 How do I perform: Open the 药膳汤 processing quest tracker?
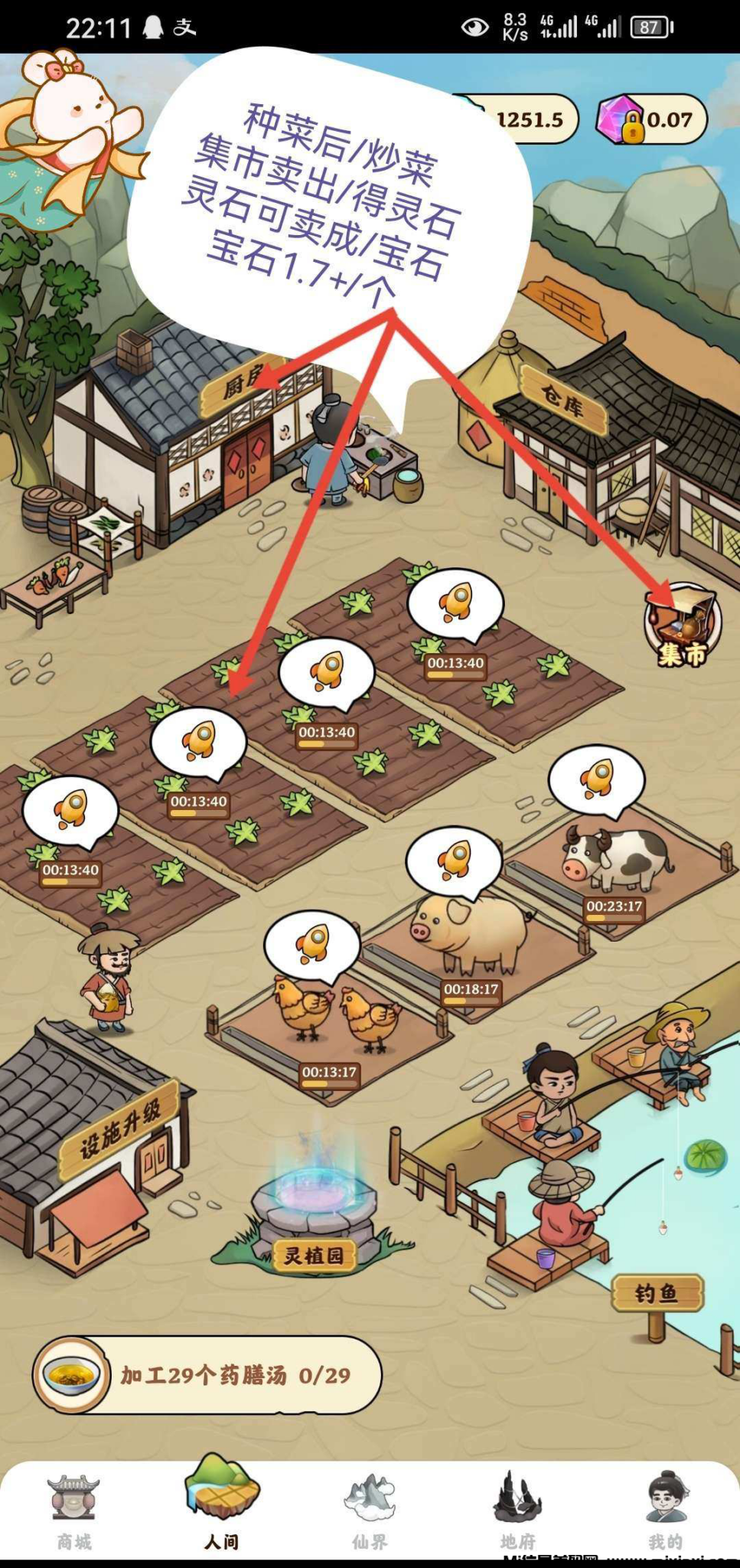207,1376
